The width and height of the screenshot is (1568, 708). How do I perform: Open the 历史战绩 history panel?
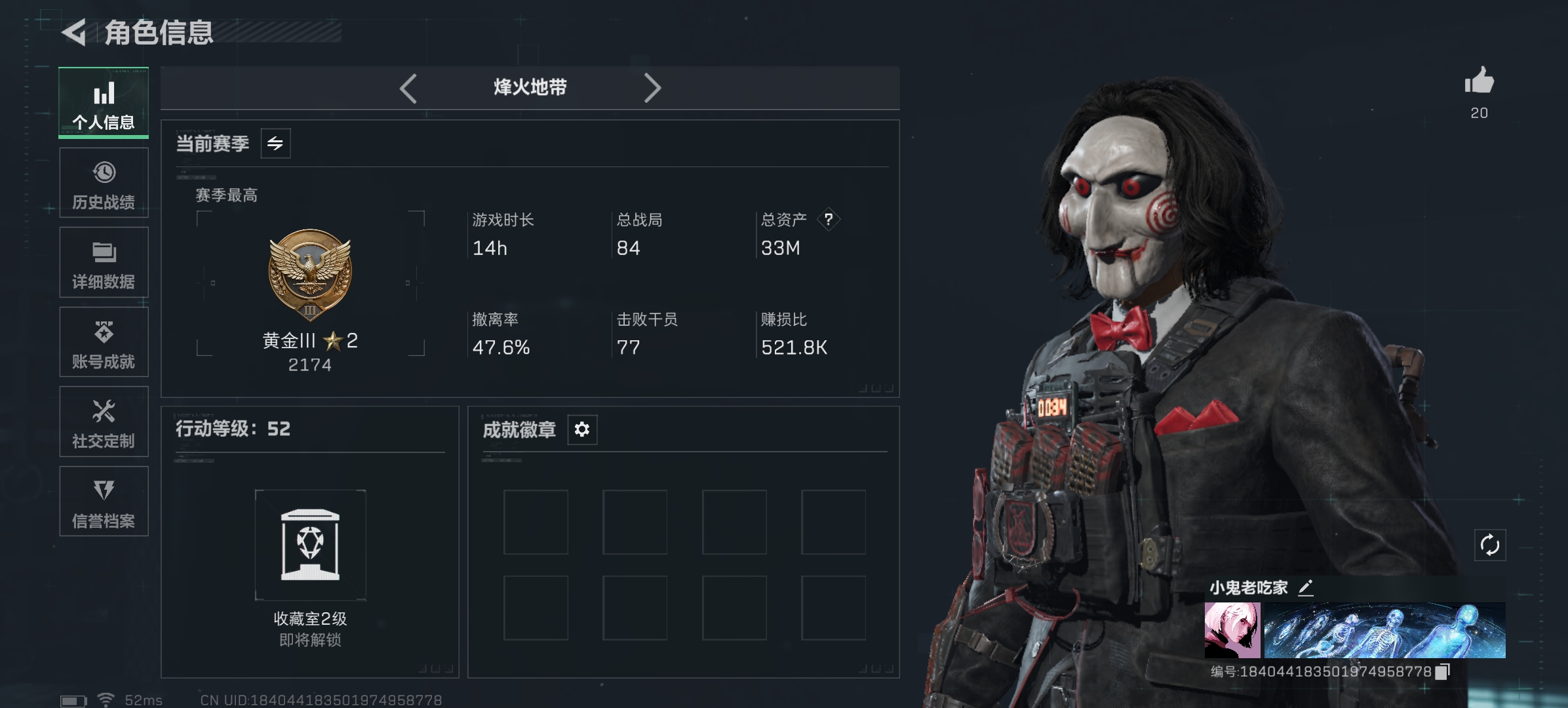tap(104, 182)
